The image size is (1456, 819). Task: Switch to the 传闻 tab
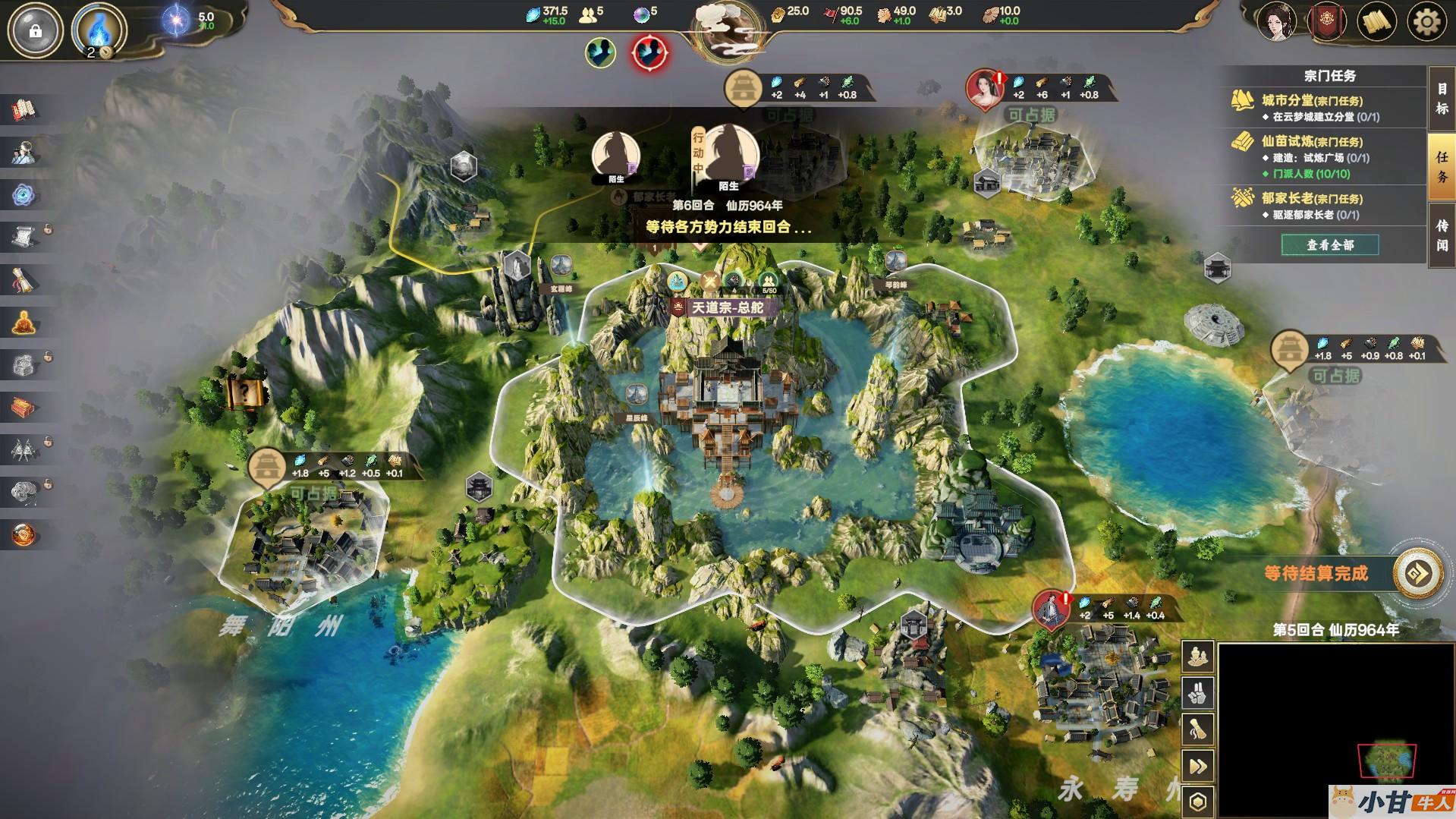pos(1442,235)
